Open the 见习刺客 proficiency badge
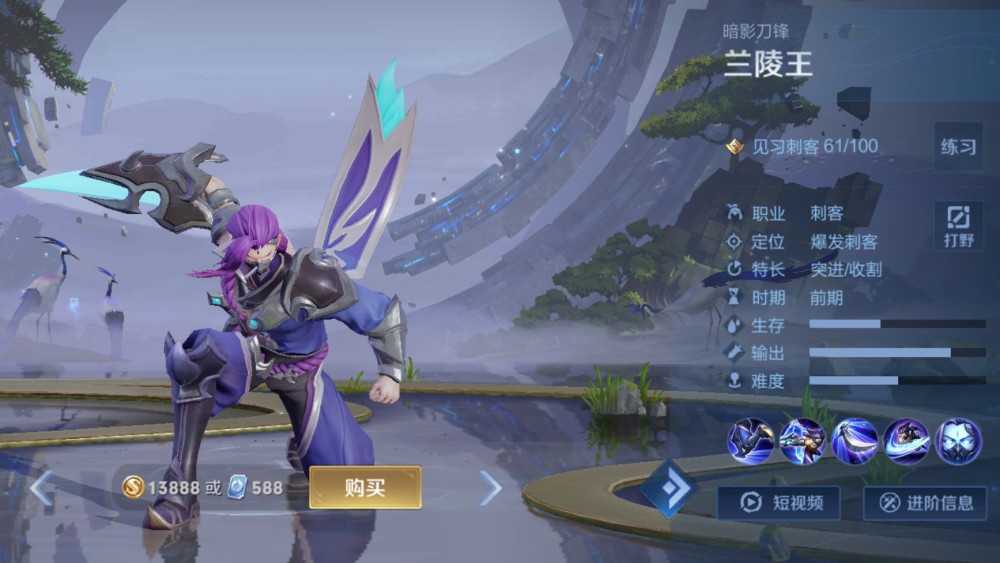Screen dimensions: 1000x563 (736, 147)
